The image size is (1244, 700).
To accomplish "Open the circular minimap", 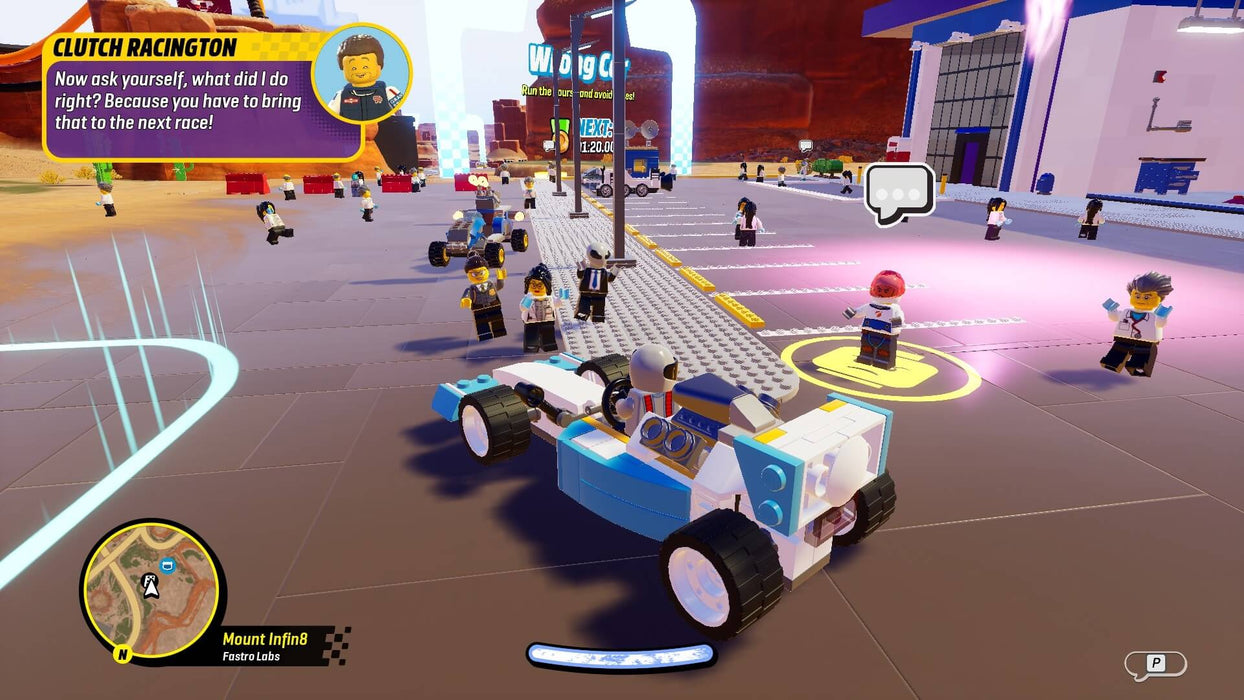I will pyautogui.click(x=151, y=592).
